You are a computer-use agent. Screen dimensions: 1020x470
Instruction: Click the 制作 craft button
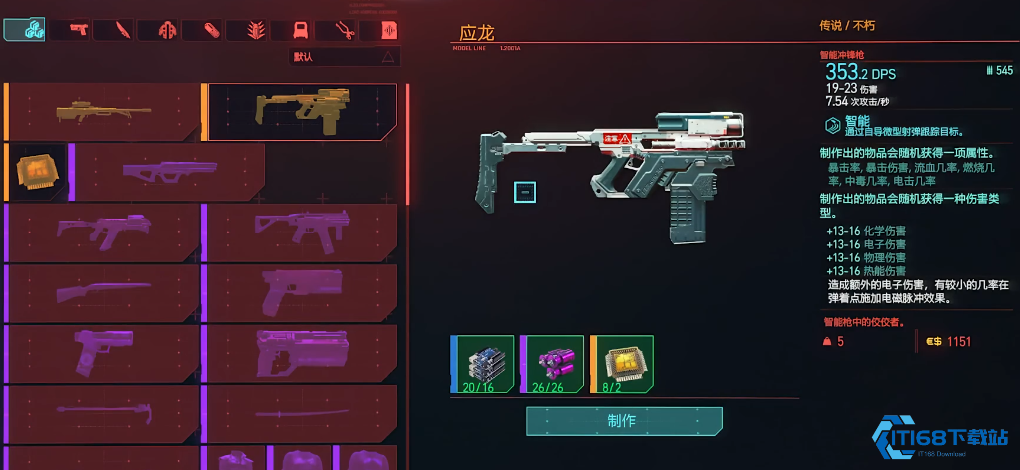tap(623, 421)
